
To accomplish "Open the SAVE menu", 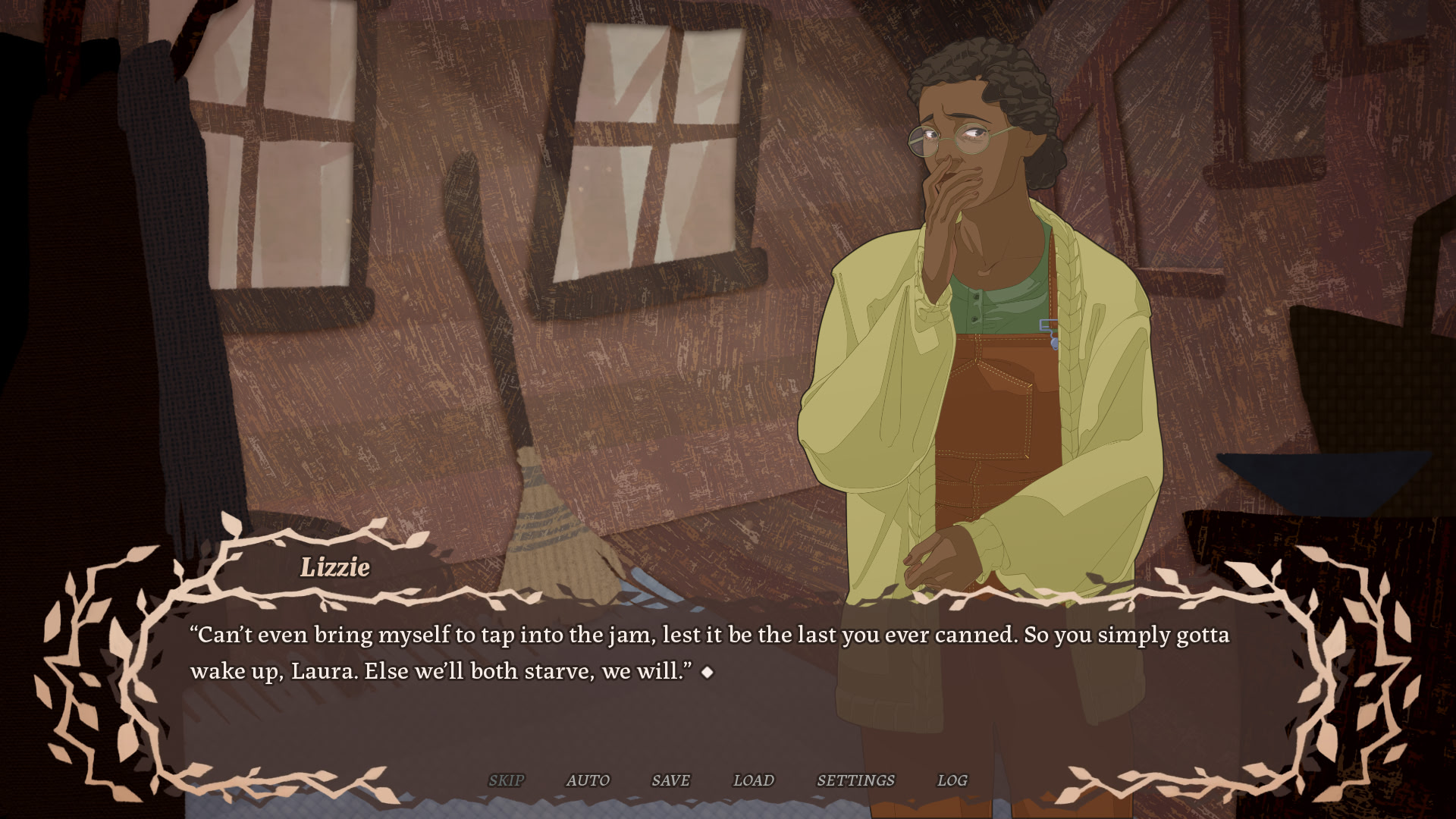I will (x=670, y=780).
